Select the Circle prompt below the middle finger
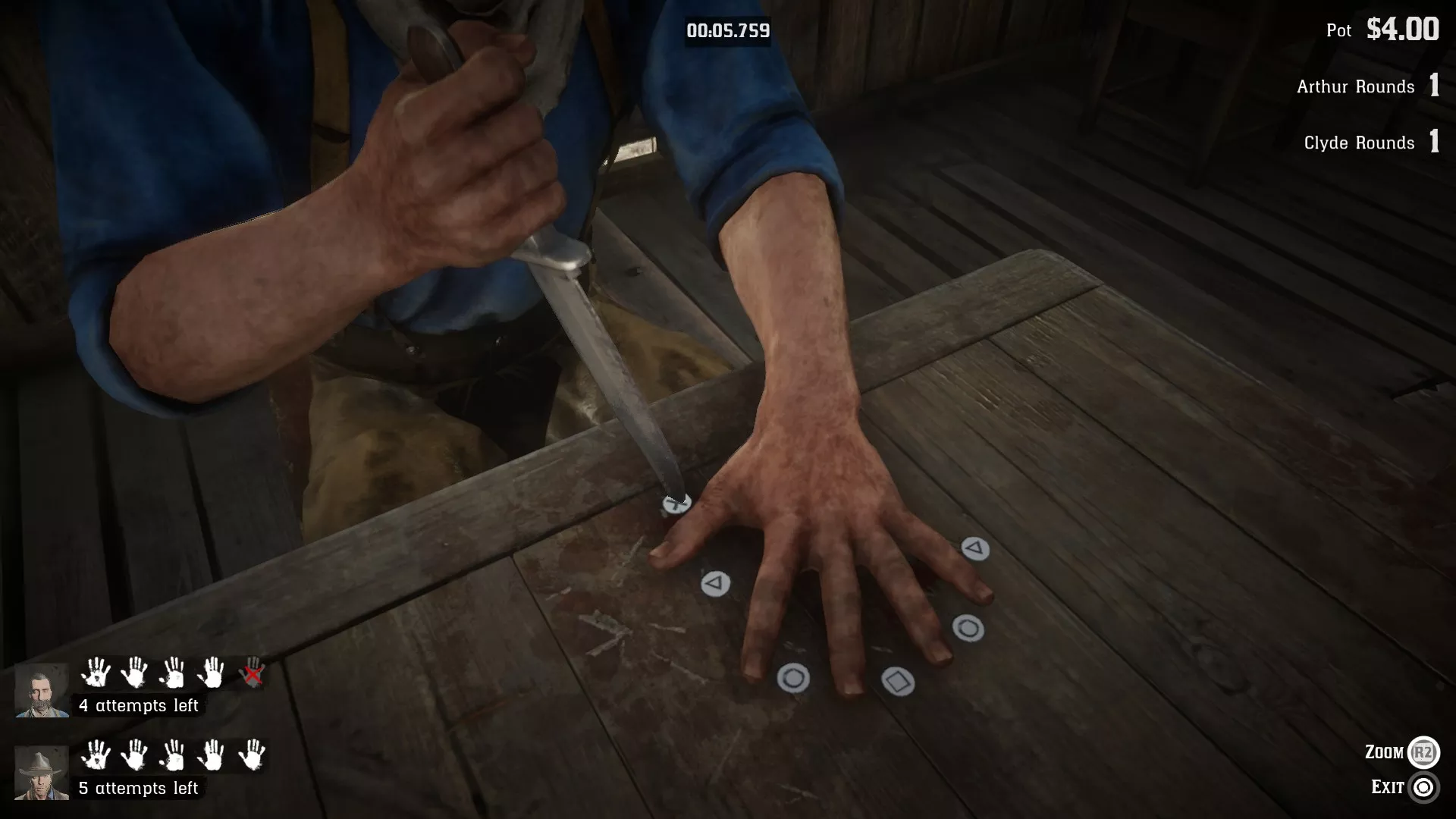This screenshot has height=819, width=1456. coord(792,679)
